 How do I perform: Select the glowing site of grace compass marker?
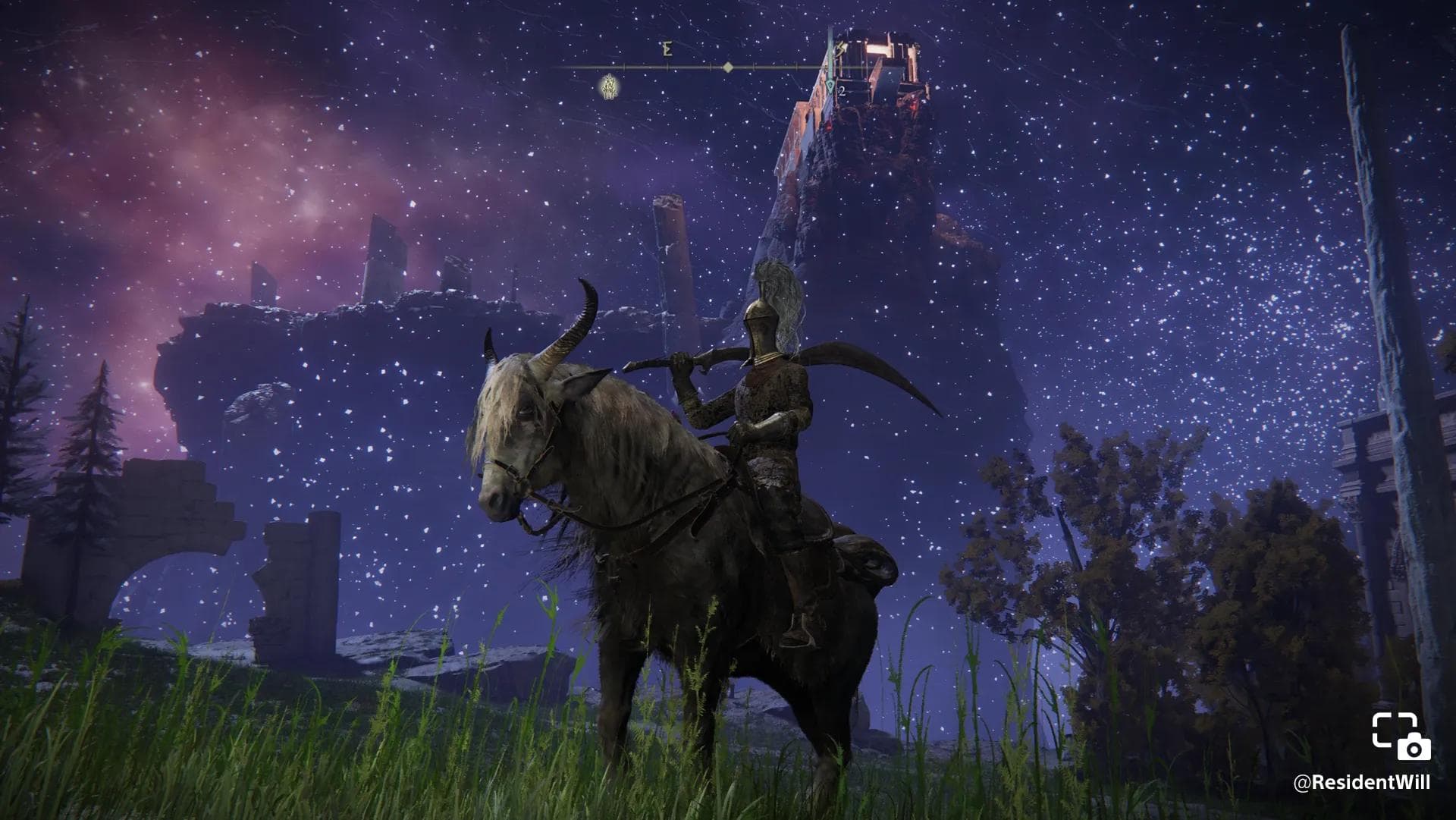click(x=607, y=87)
